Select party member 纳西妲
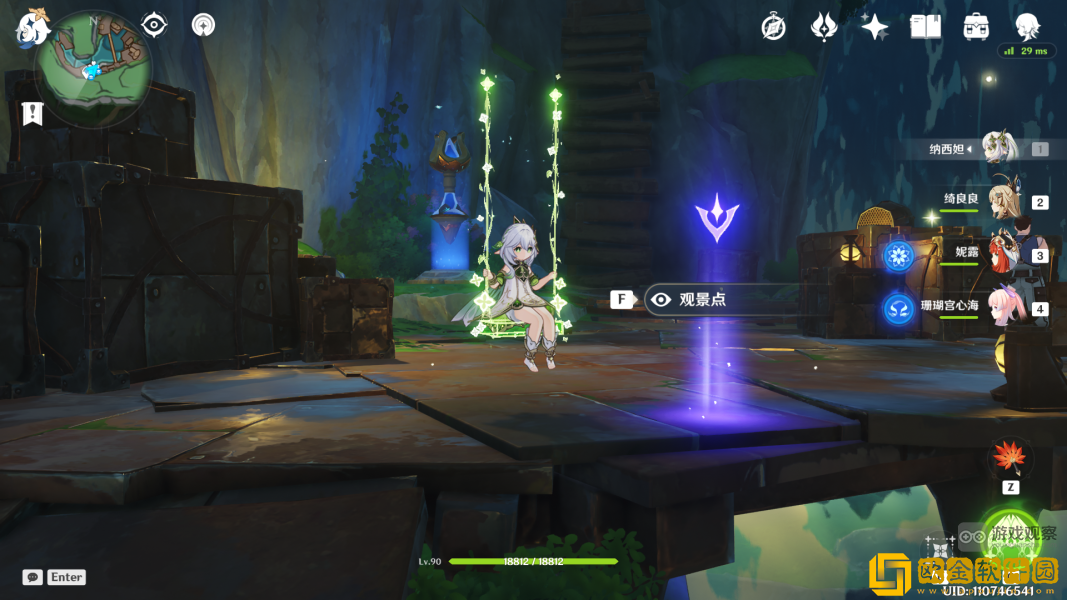1067x600 pixels. [998, 149]
